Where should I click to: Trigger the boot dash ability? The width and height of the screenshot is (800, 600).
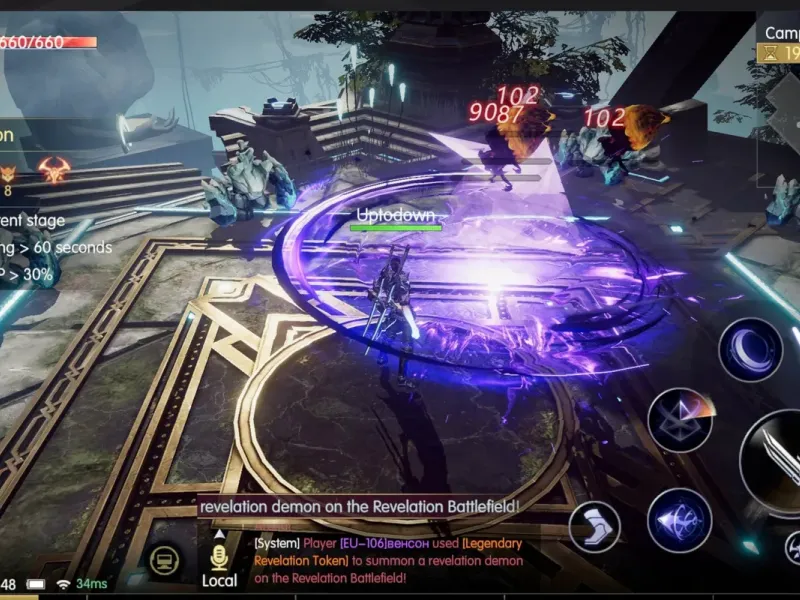point(594,527)
